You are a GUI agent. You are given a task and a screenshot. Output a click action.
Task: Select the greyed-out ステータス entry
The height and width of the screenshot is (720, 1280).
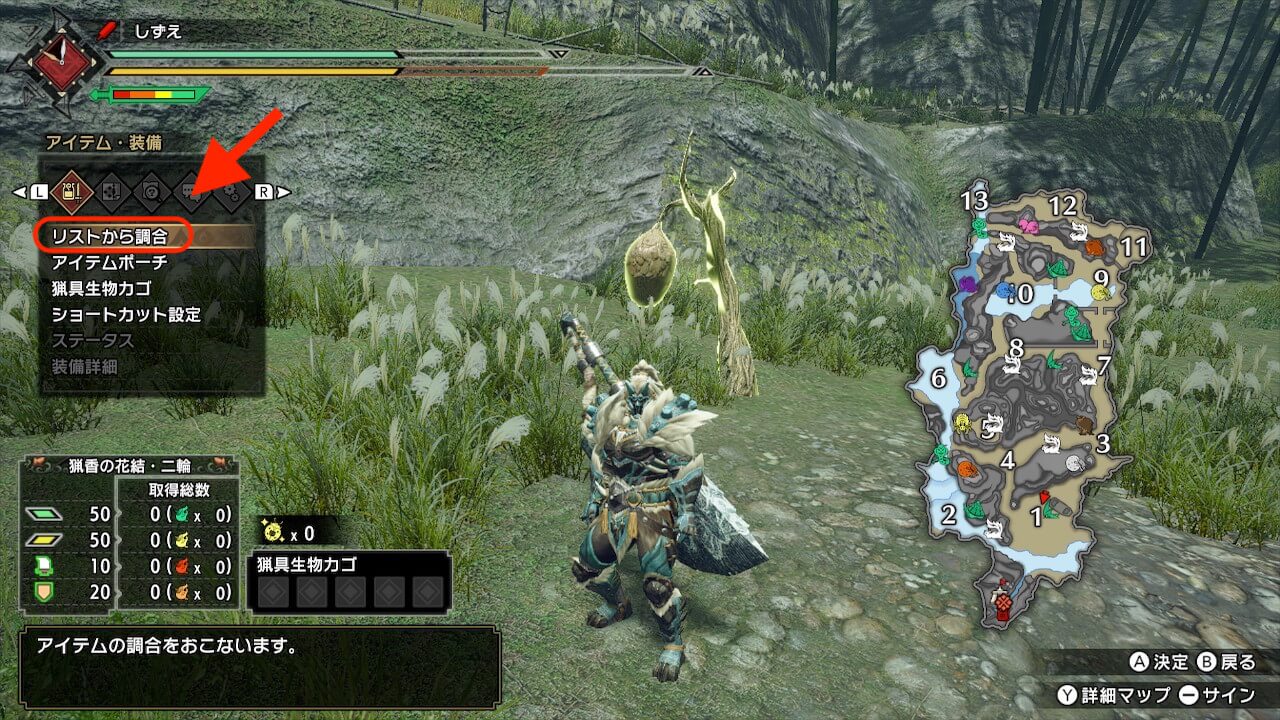coord(93,340)
